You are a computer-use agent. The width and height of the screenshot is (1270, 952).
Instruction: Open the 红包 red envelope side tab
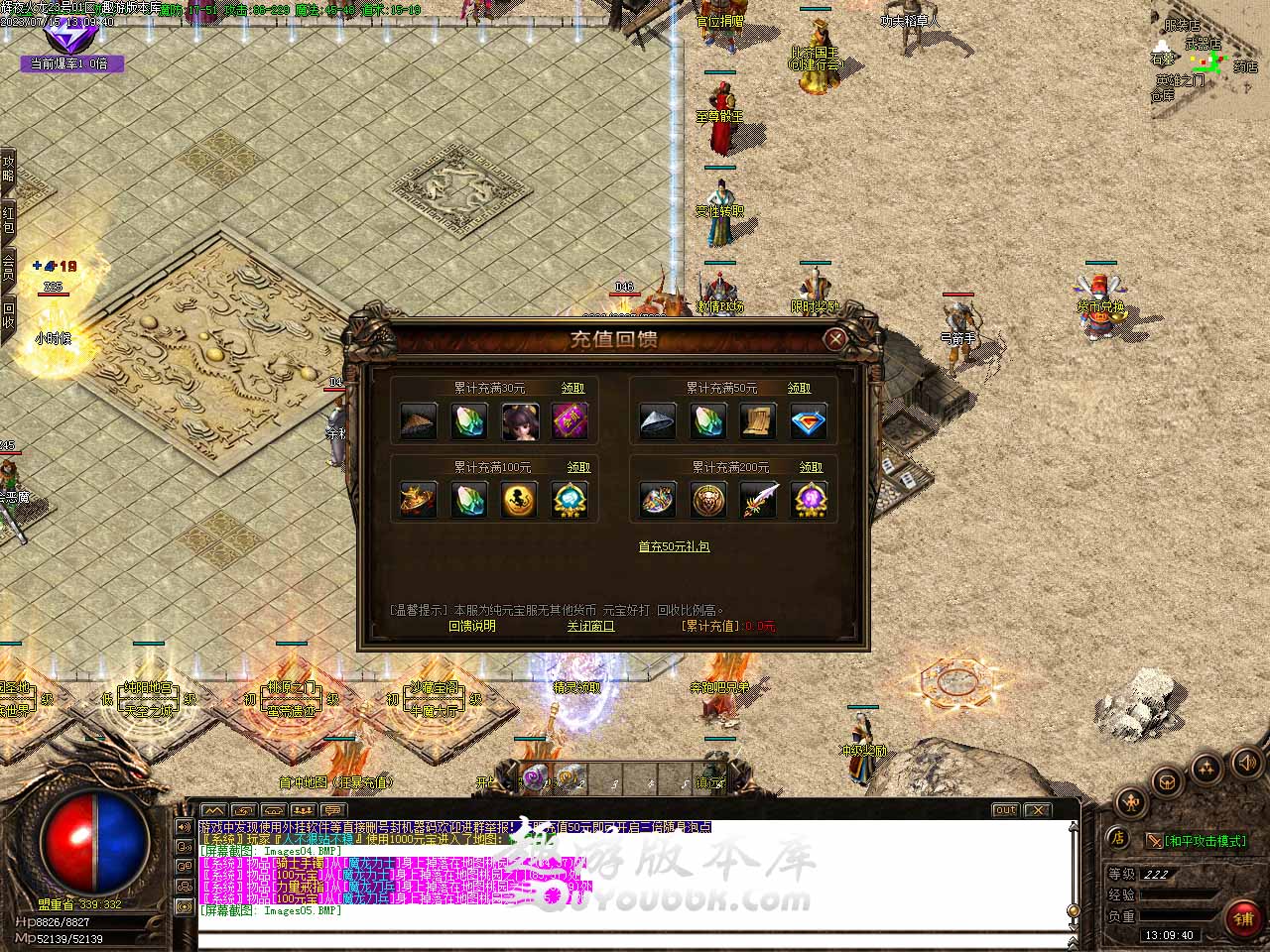(8, 220)
